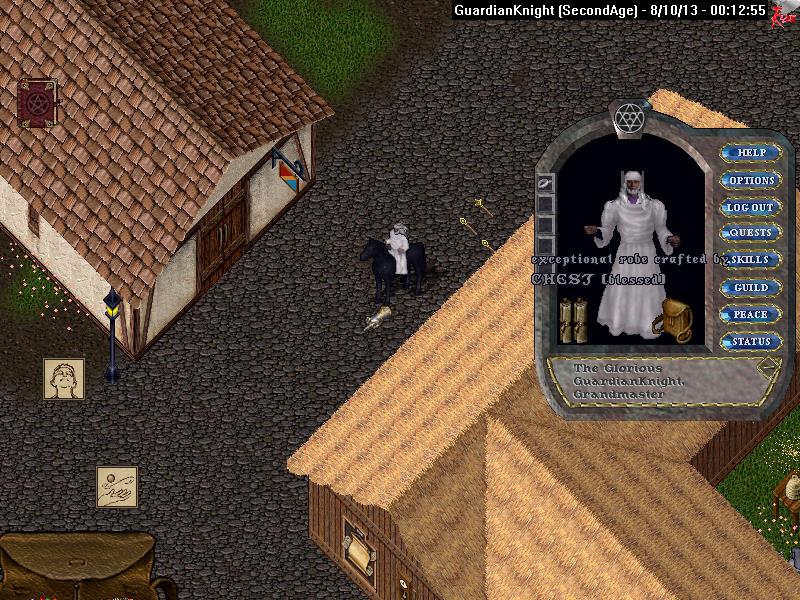Image resolution: width=800 pixels, height=600 pixels.
Task: Select the white robed character figure
Action: (x=630, y=255)
